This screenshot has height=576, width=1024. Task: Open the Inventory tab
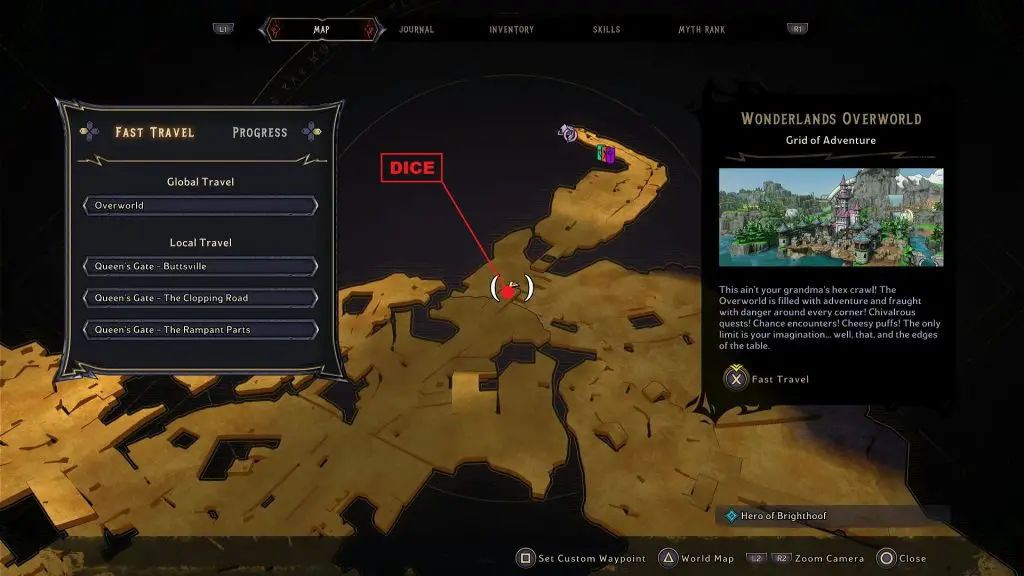tap(511, 30)
